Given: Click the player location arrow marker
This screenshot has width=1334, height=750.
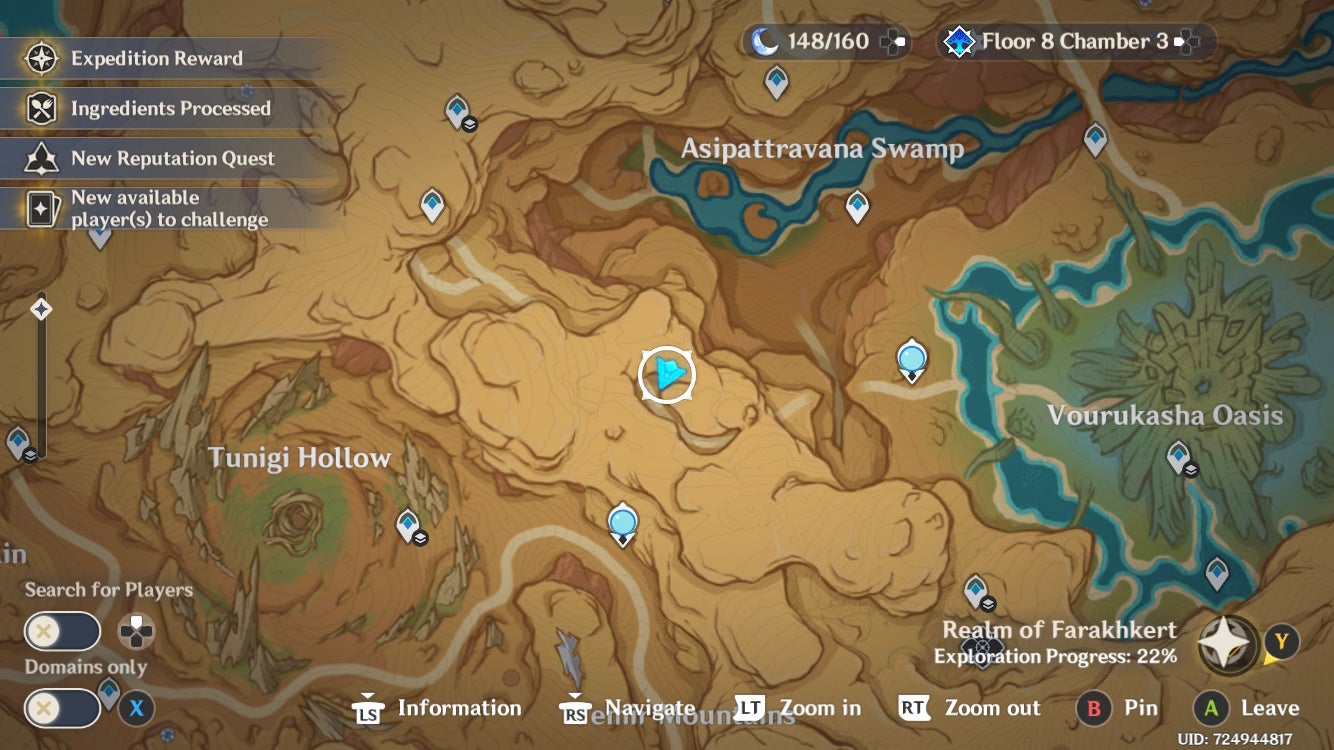Looking at the screenshot, I should 666,373.
